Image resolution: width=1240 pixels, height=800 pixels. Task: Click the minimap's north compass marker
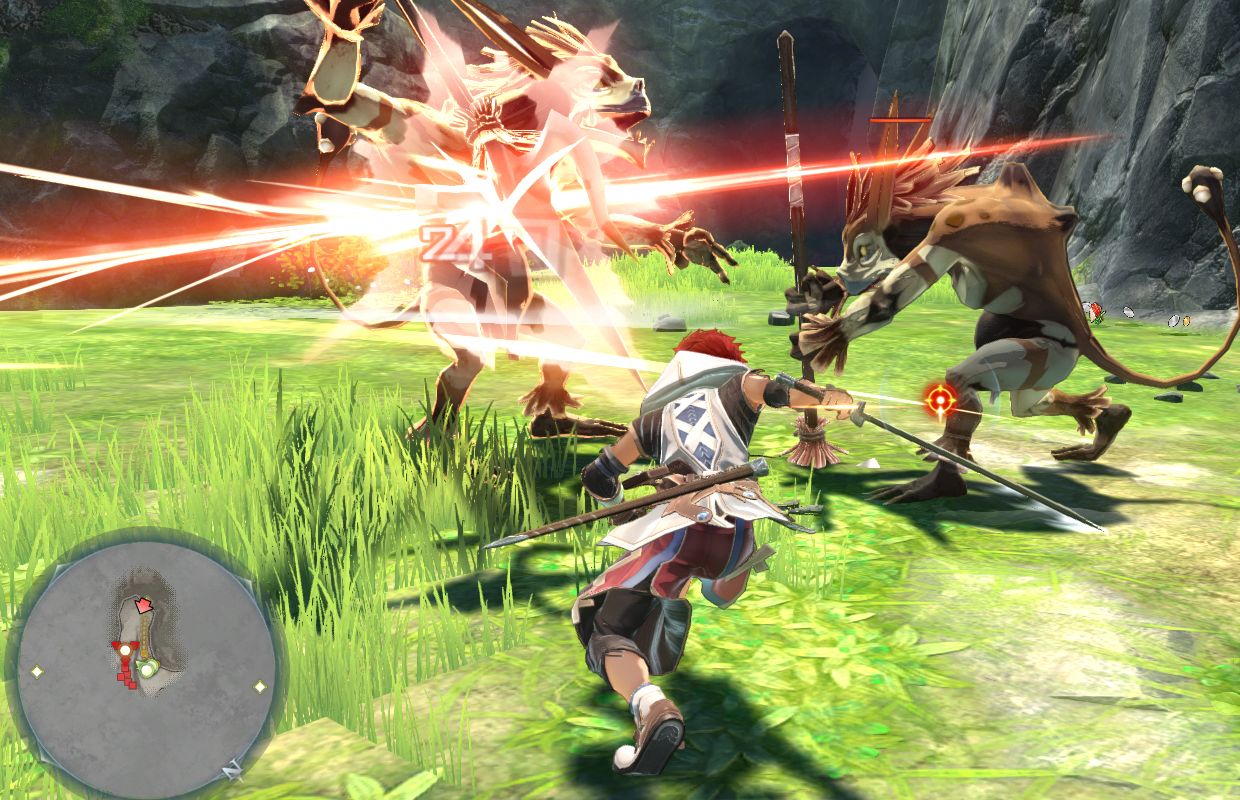pos(231,770)
